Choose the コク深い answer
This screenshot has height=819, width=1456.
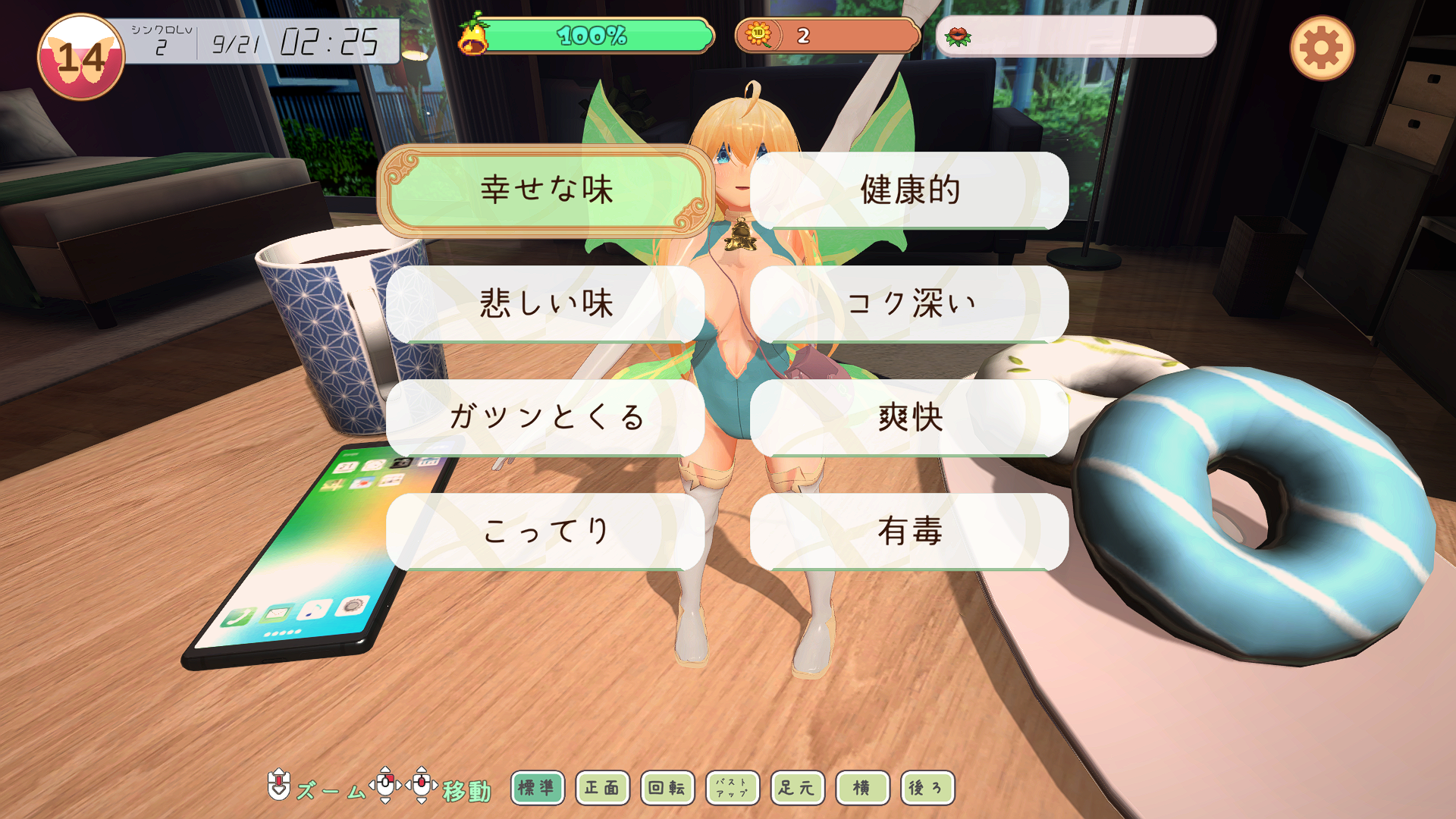[x=909, y=303]
